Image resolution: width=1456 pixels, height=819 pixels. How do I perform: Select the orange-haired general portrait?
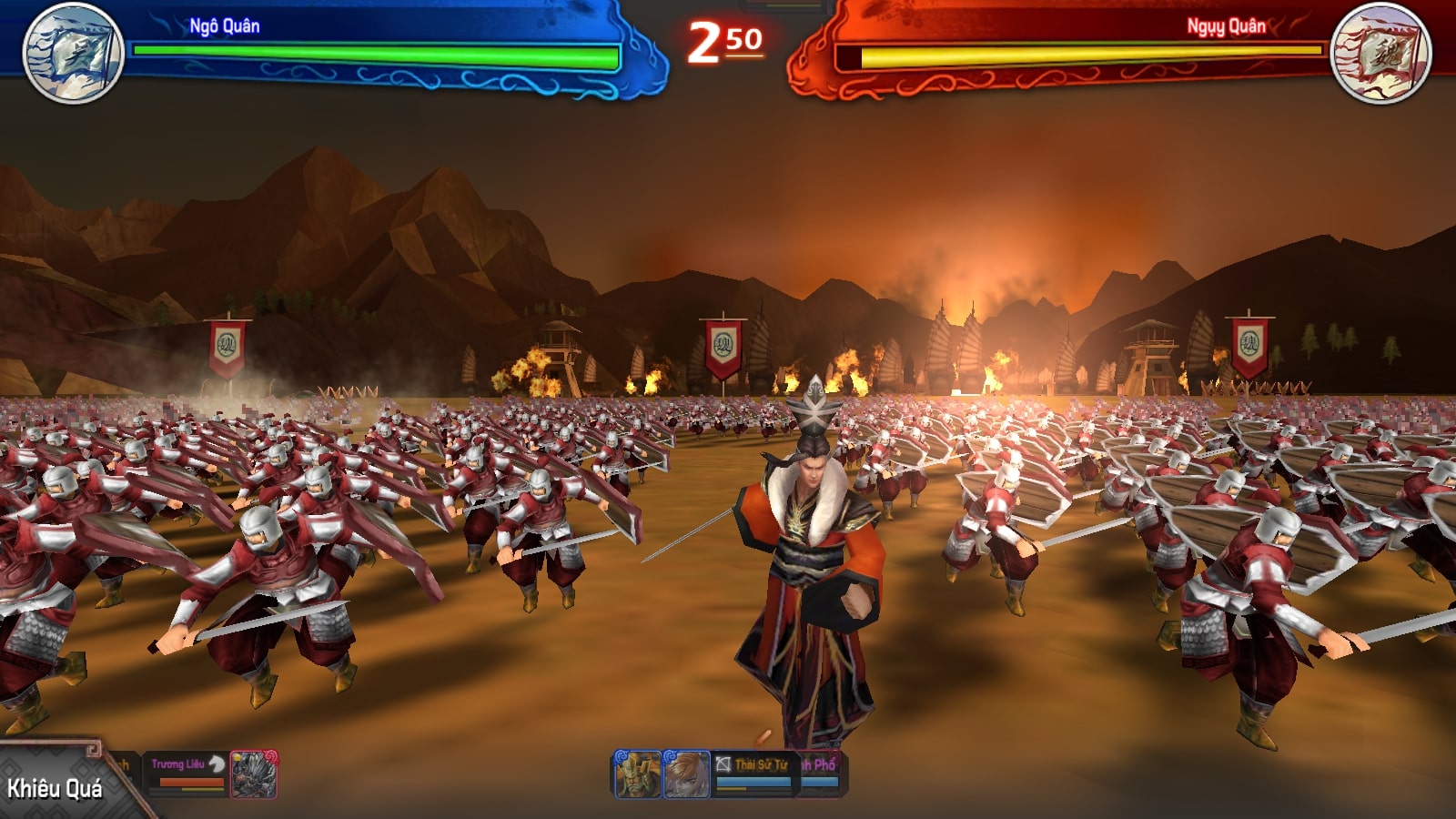[686, 774]
